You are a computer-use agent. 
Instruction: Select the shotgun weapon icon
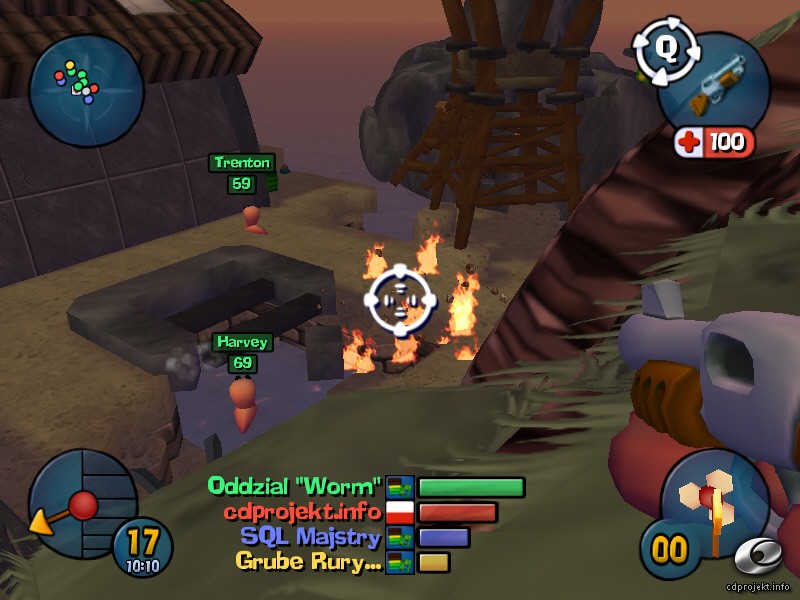click(x=716, y=88)
